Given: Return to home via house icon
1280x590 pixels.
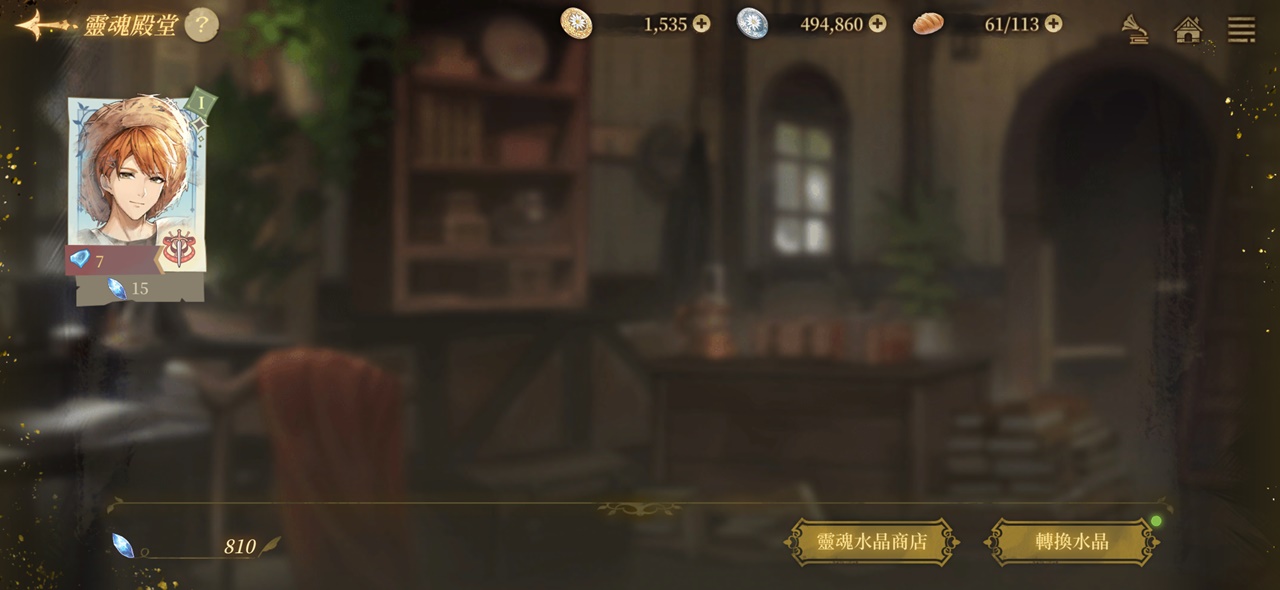Looking at the screenshot, I should pyautogui.click(x=1188, y=29).
